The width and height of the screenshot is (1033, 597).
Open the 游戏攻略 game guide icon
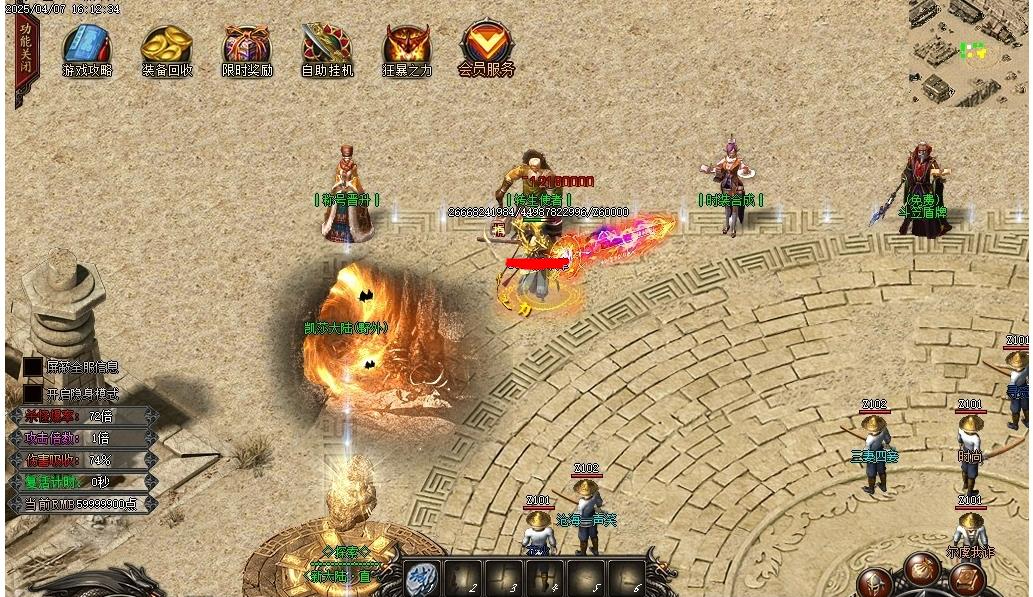click(87, 47)
